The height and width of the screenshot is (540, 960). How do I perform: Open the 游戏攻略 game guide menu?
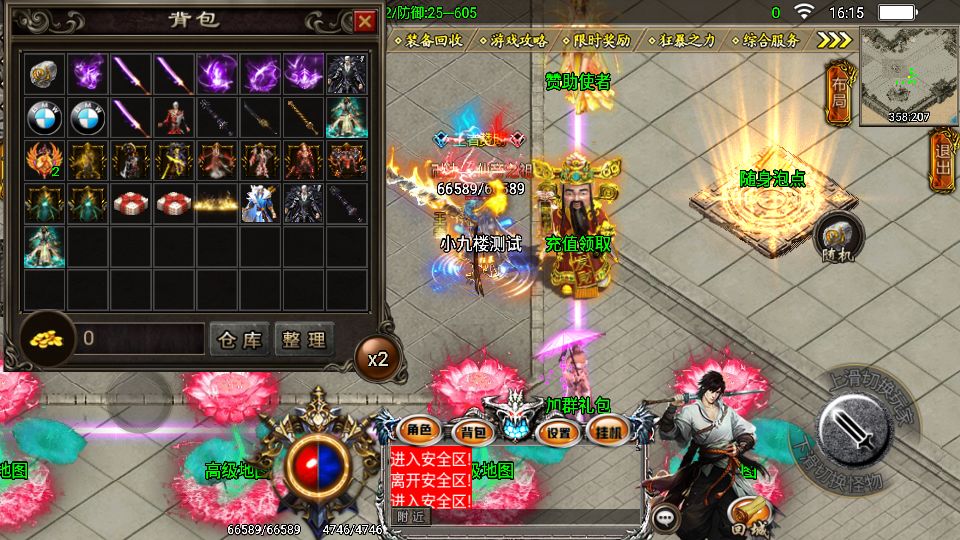coord(518,41)
